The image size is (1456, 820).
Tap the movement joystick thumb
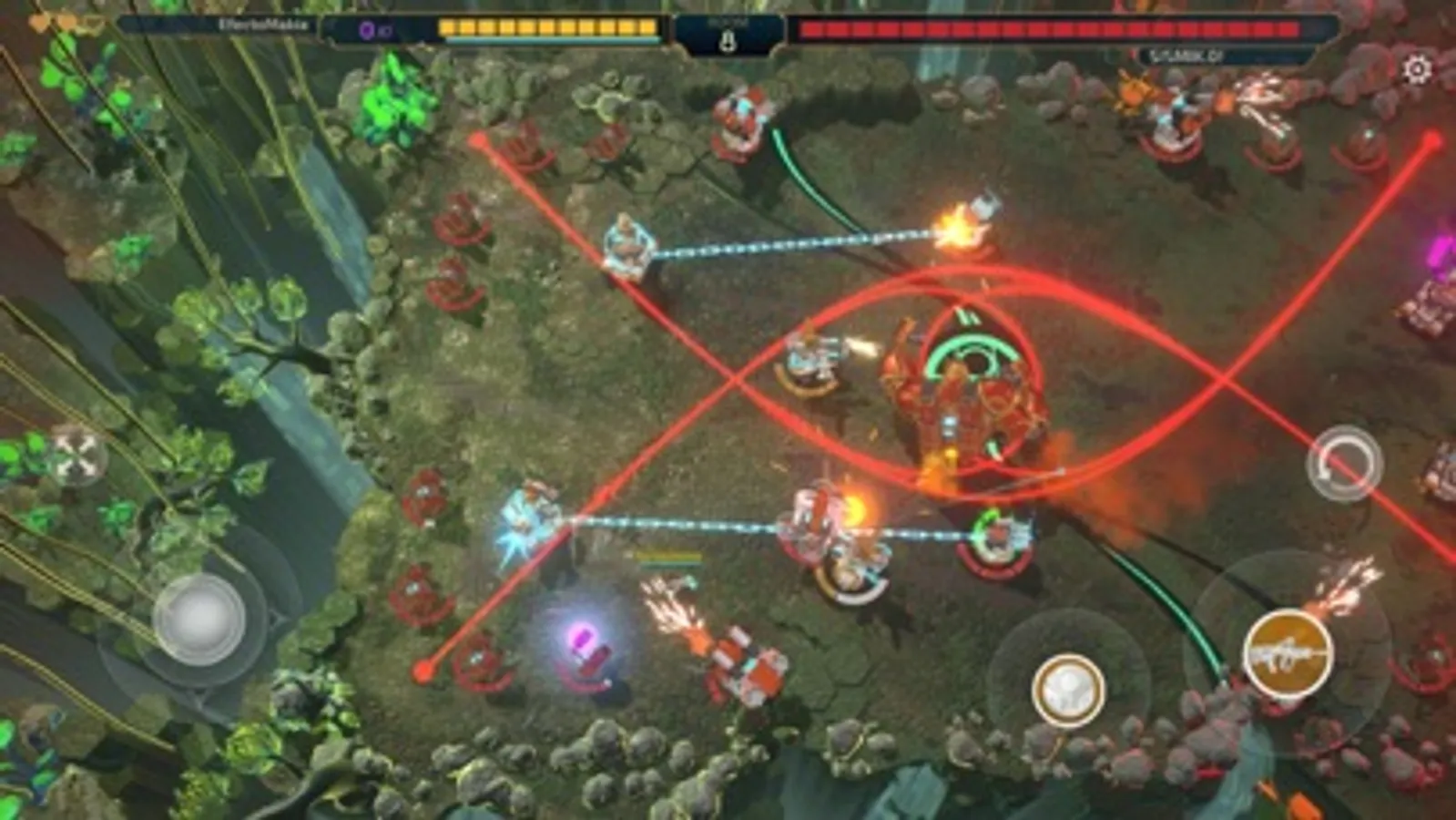(202, 620)
